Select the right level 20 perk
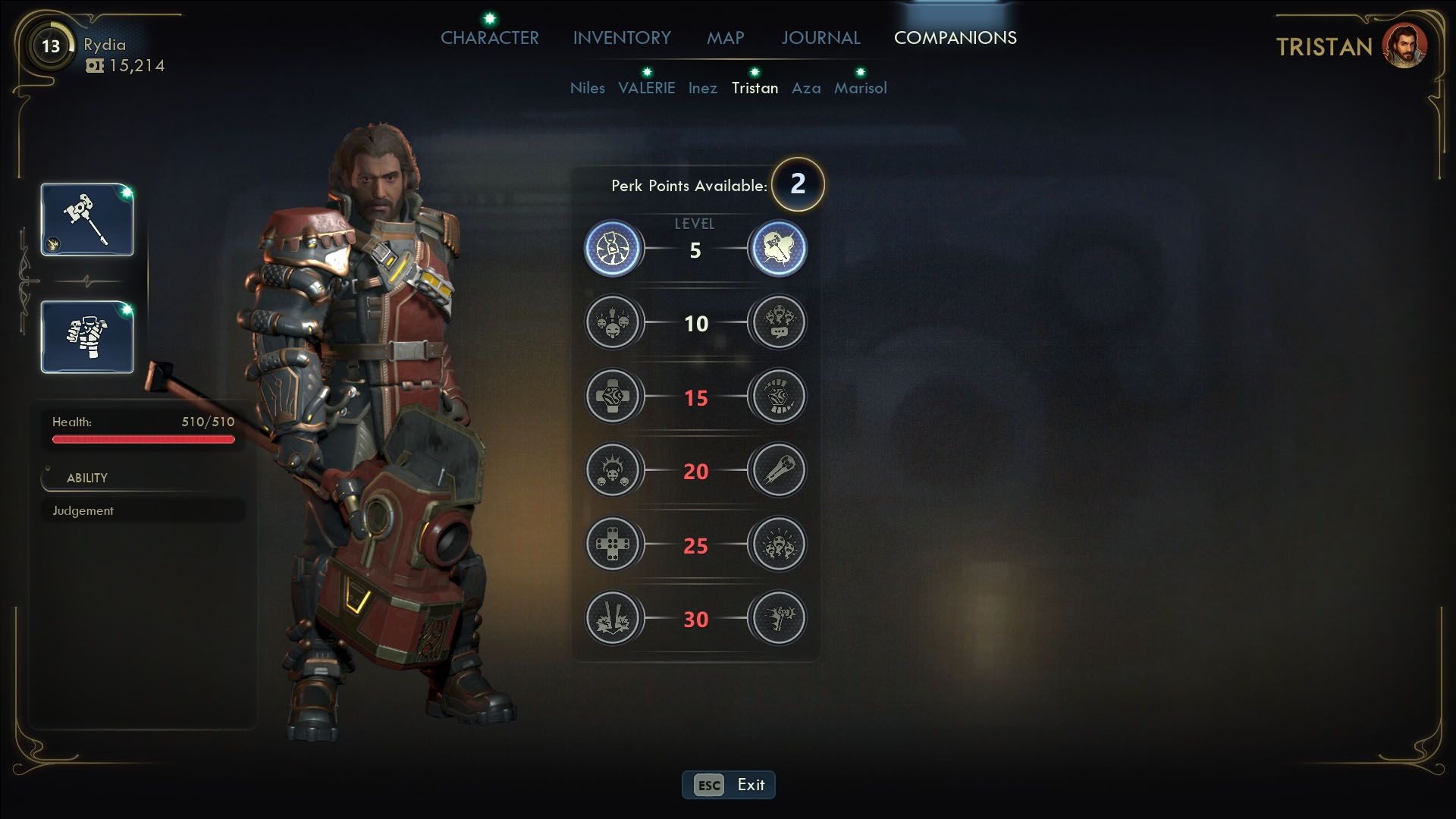1456x819 pixels. coord(777,471)
